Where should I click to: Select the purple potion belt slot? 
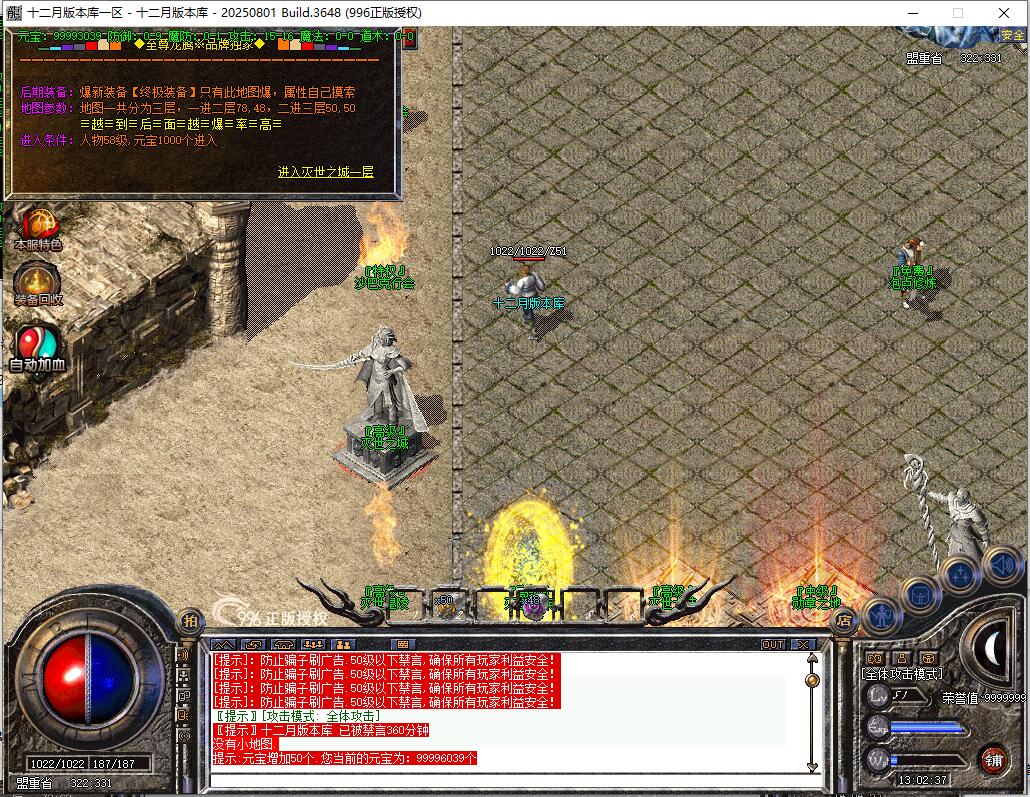coord(533,603)
